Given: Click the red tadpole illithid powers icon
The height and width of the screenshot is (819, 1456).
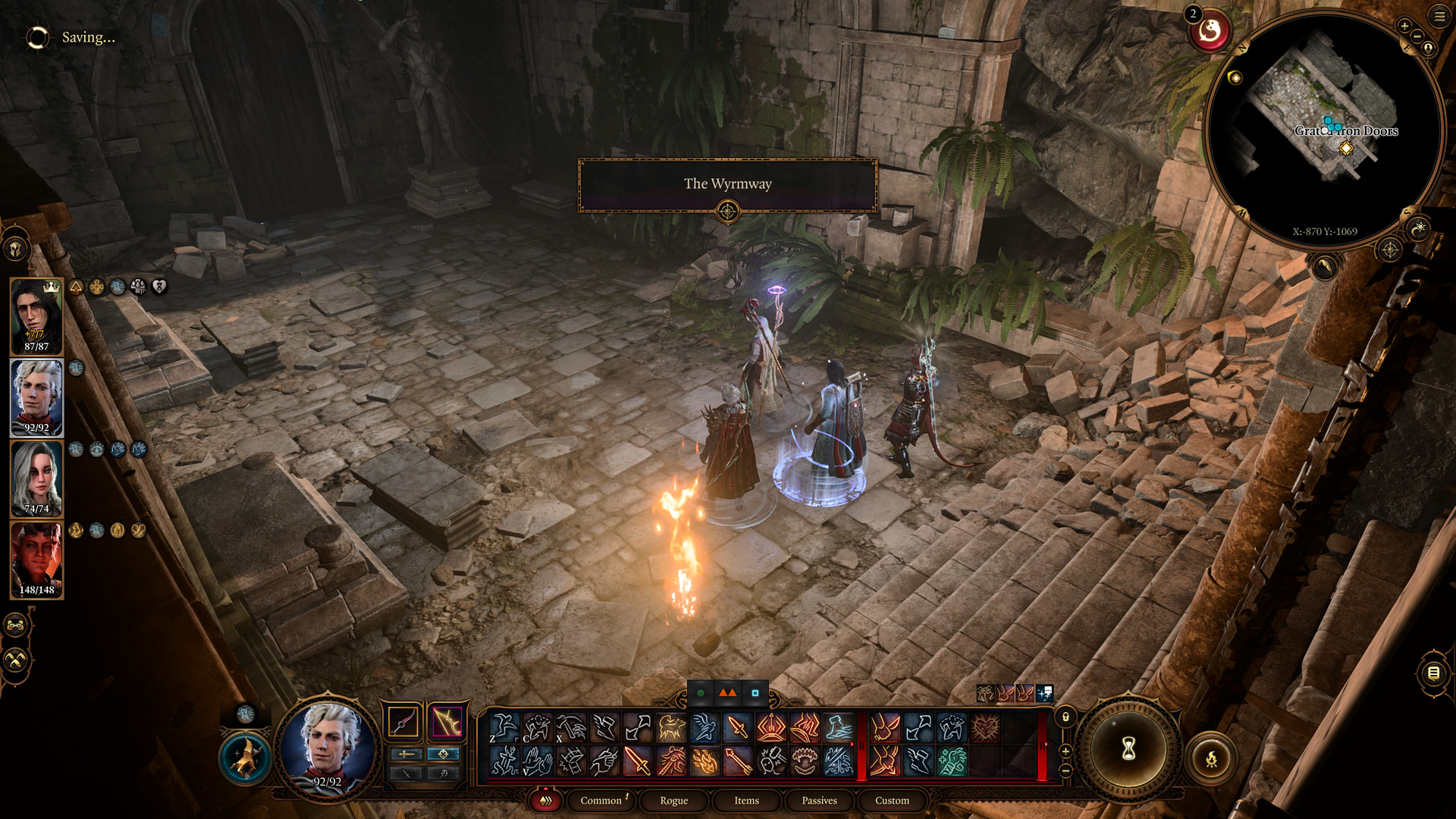Looking at the screenshot, I should (x=1210, y=32).
